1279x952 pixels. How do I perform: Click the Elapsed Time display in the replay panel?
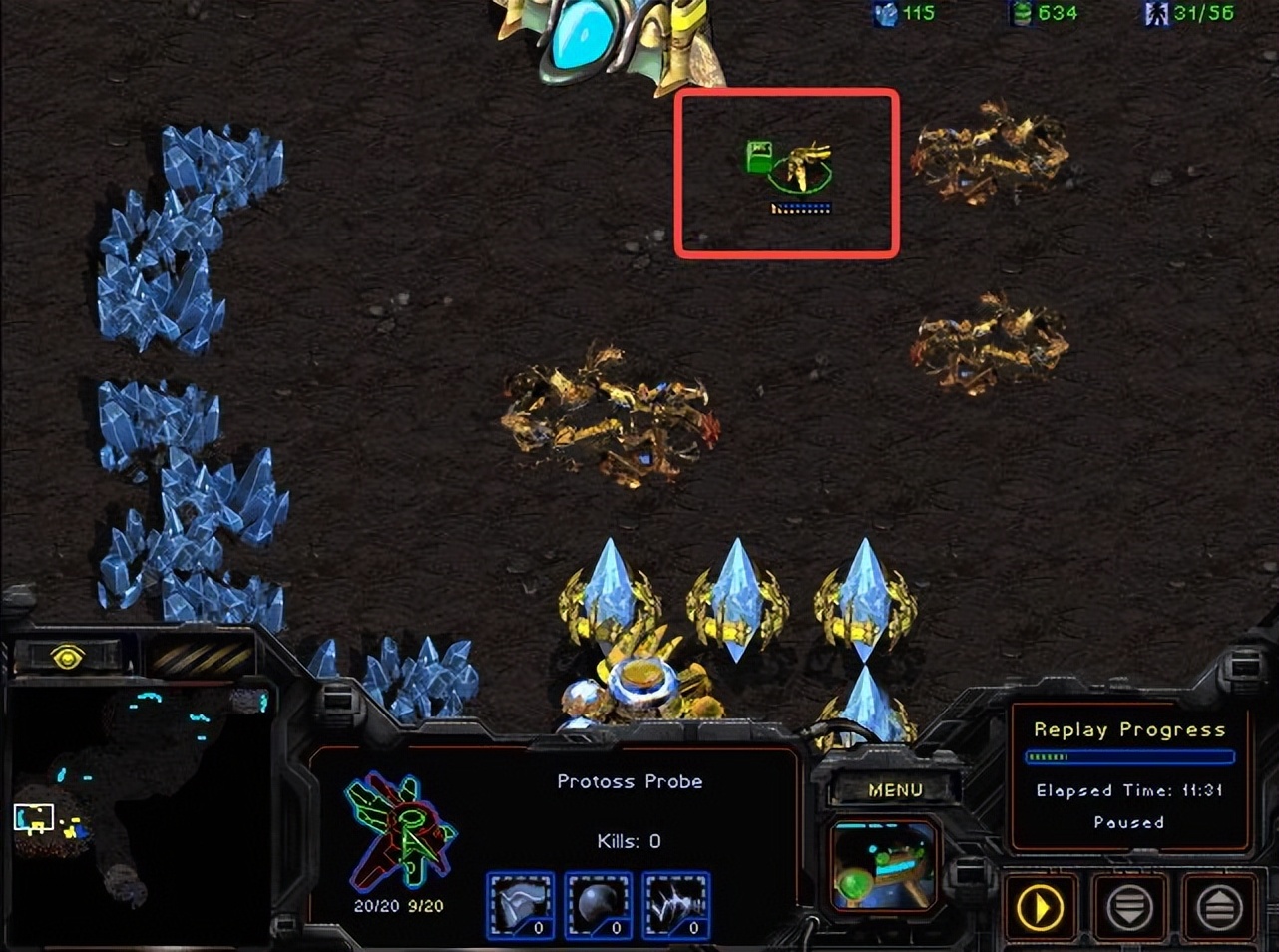pos(1127,790)
